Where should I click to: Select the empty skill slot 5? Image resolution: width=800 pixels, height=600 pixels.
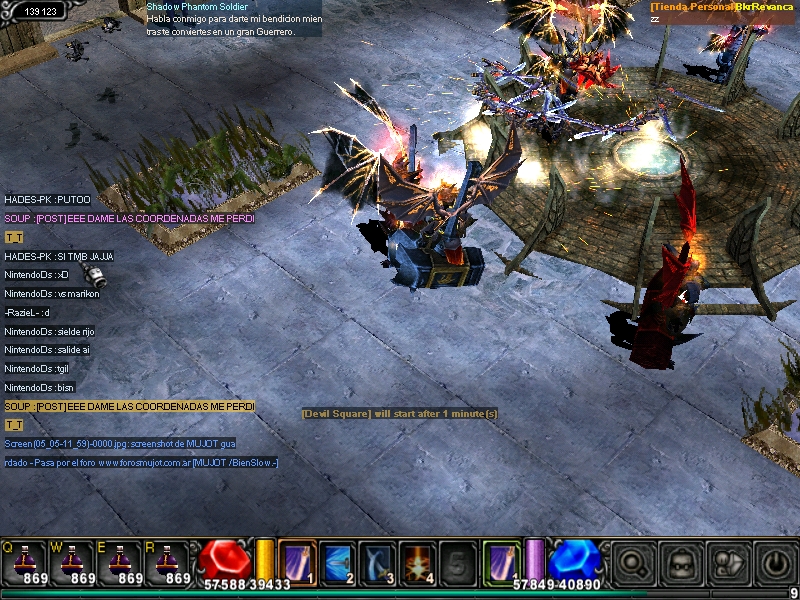coord(457,561)
